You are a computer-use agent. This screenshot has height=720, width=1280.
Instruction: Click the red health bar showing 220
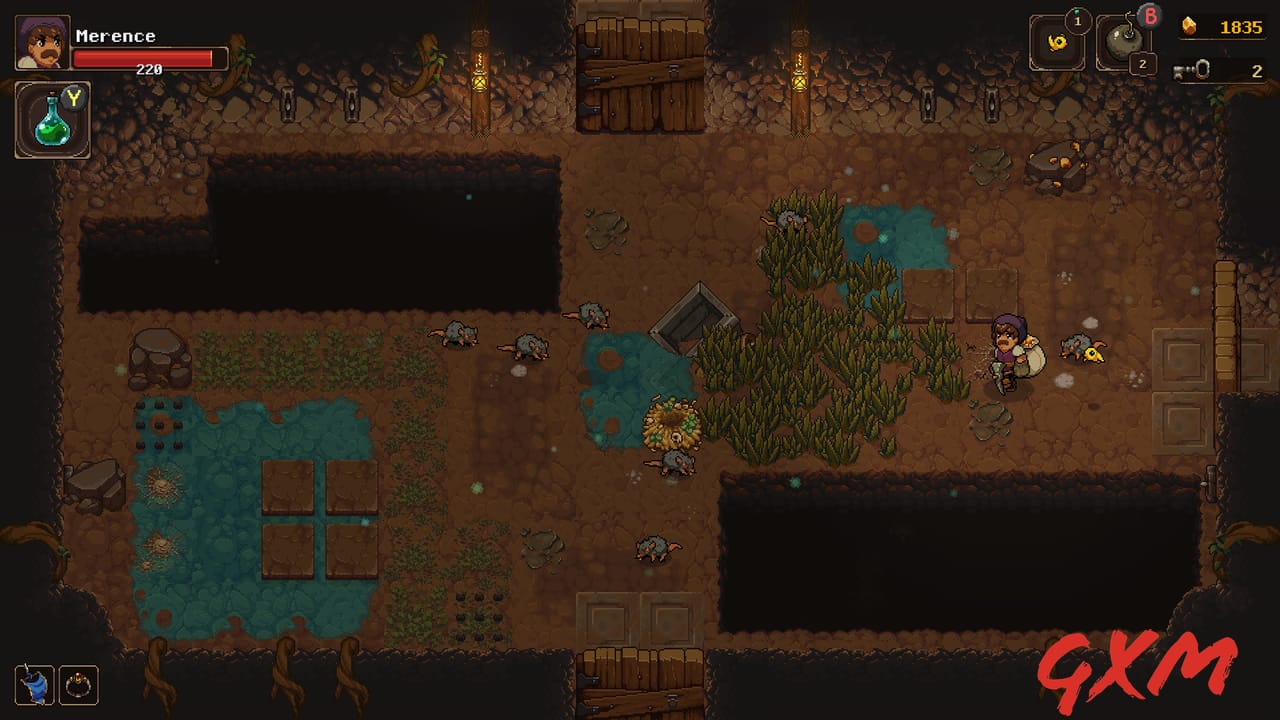point(150,58)
